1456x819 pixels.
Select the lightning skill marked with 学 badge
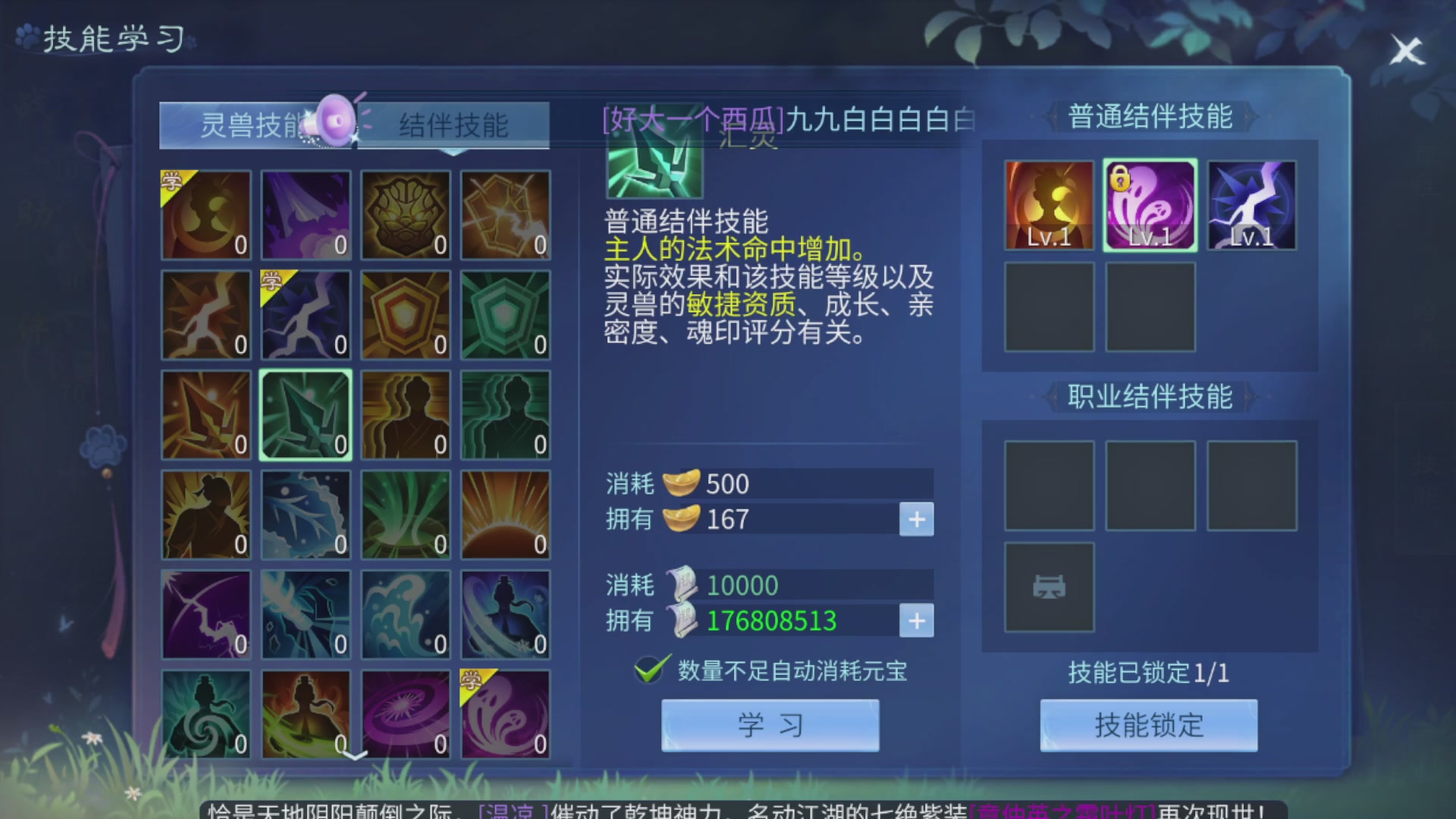[x=306, y=314]
